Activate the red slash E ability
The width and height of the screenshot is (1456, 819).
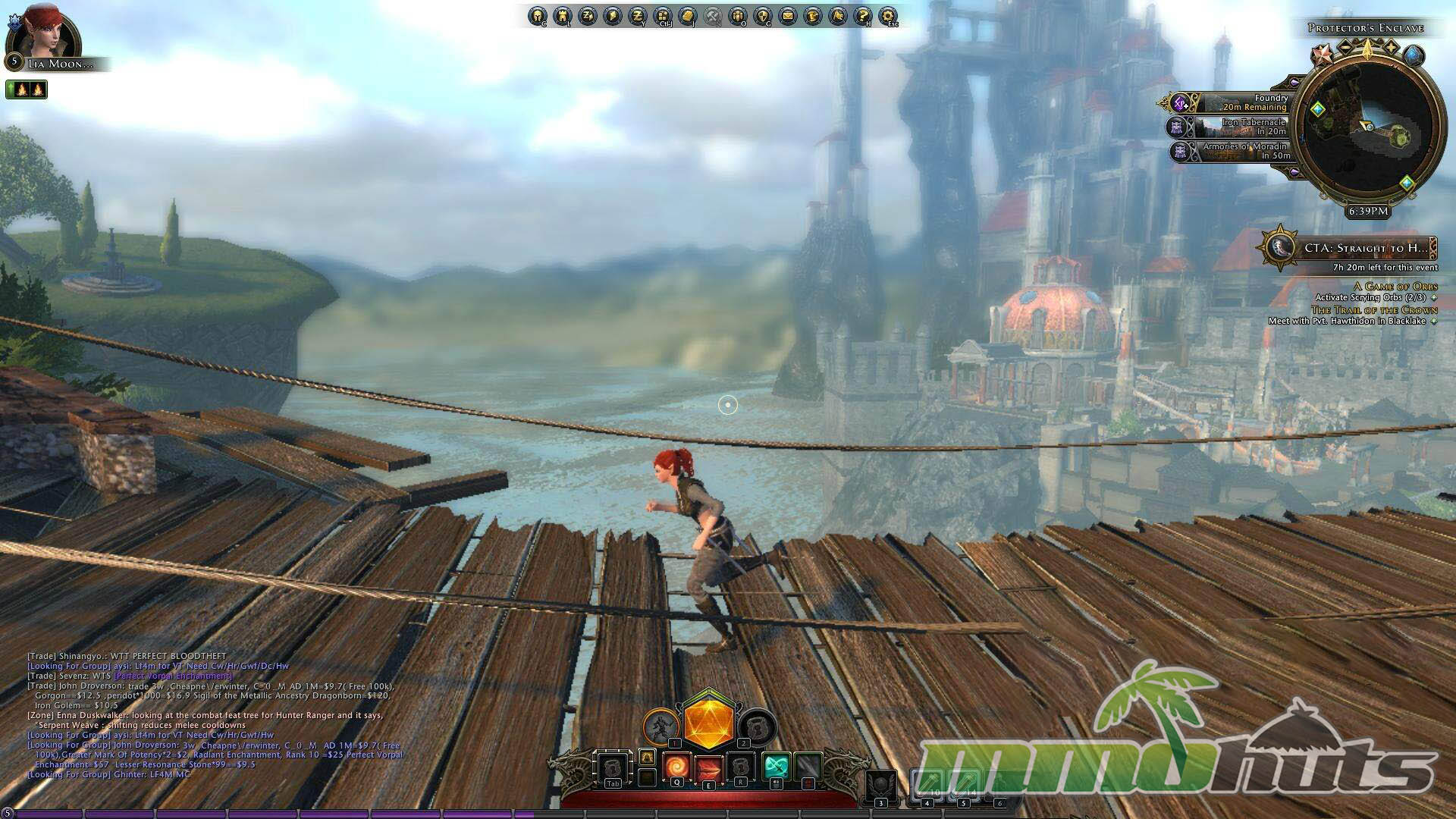[x=709, y=769]
